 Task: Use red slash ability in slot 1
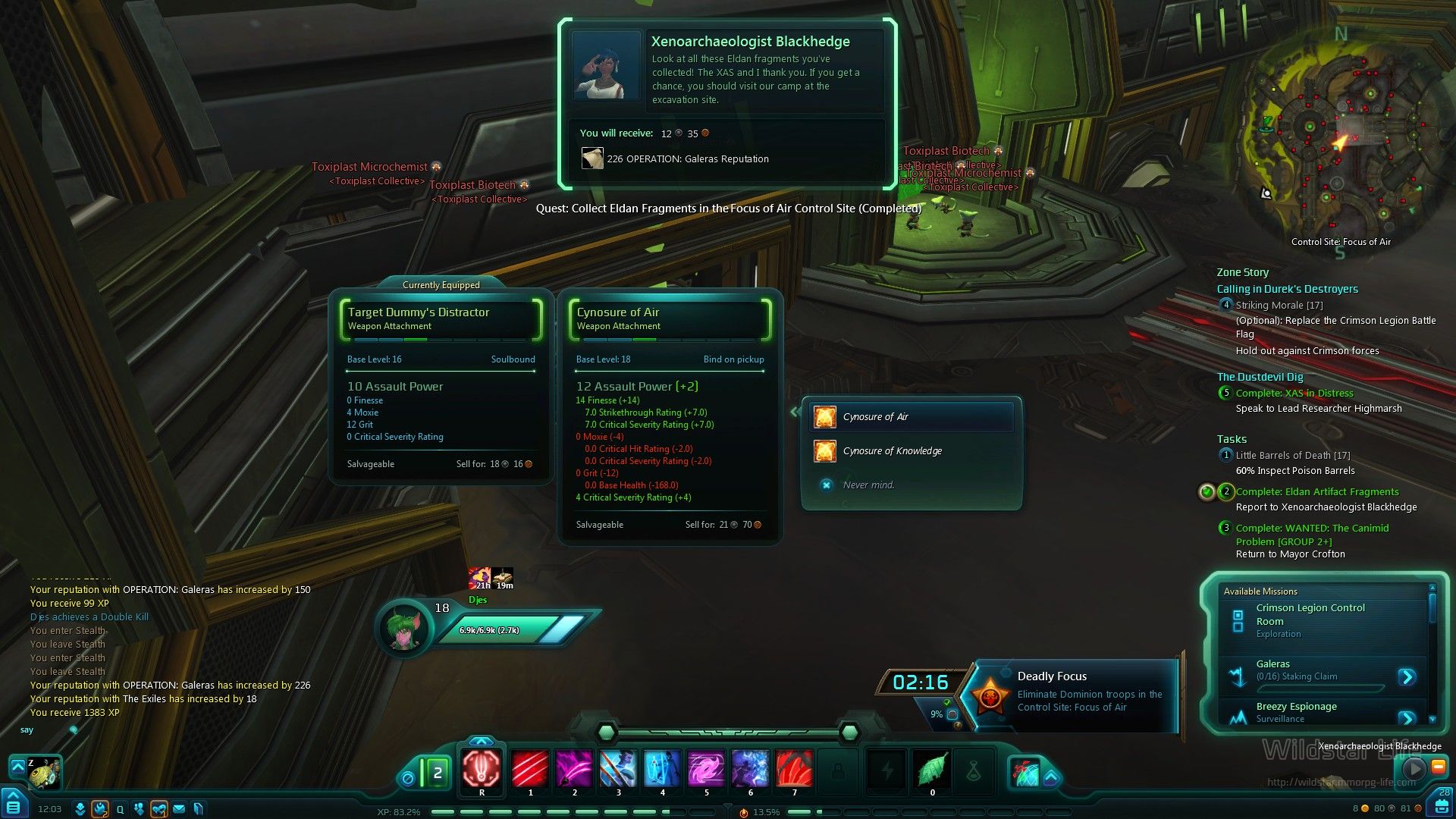530,769
